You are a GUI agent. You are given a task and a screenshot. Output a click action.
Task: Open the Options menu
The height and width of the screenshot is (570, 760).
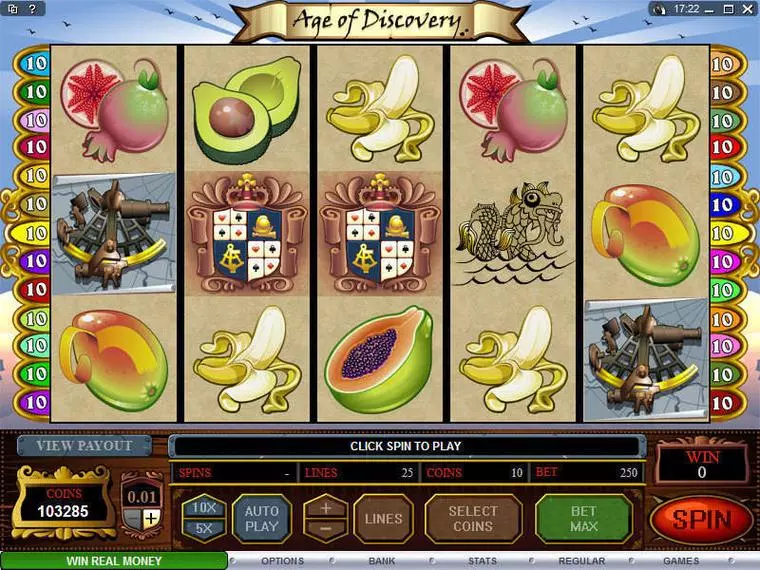[282, 561]
